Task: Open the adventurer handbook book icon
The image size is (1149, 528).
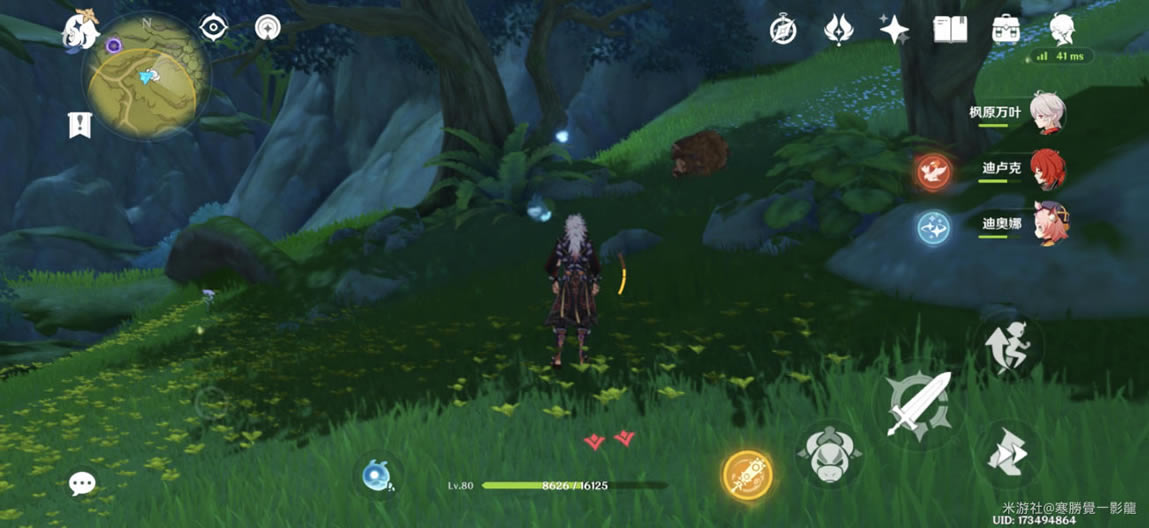Action: [x=949, y=29]
